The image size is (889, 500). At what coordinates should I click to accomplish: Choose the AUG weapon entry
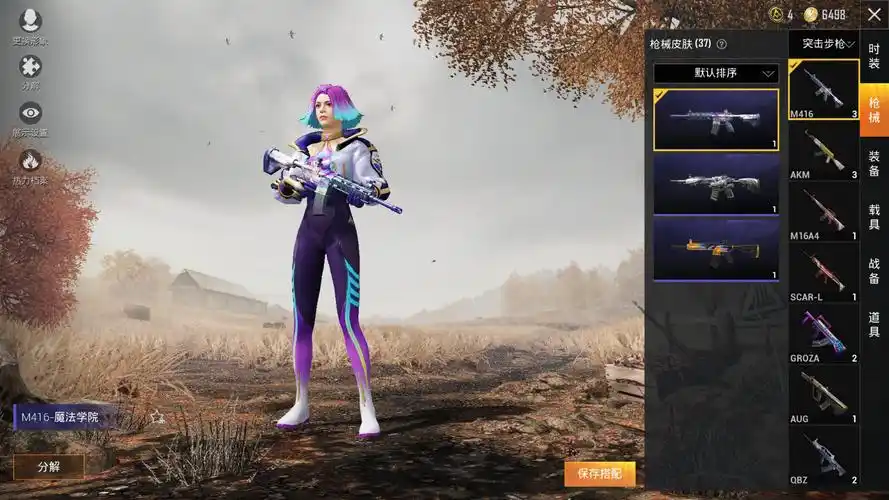[x=824, y=394]
